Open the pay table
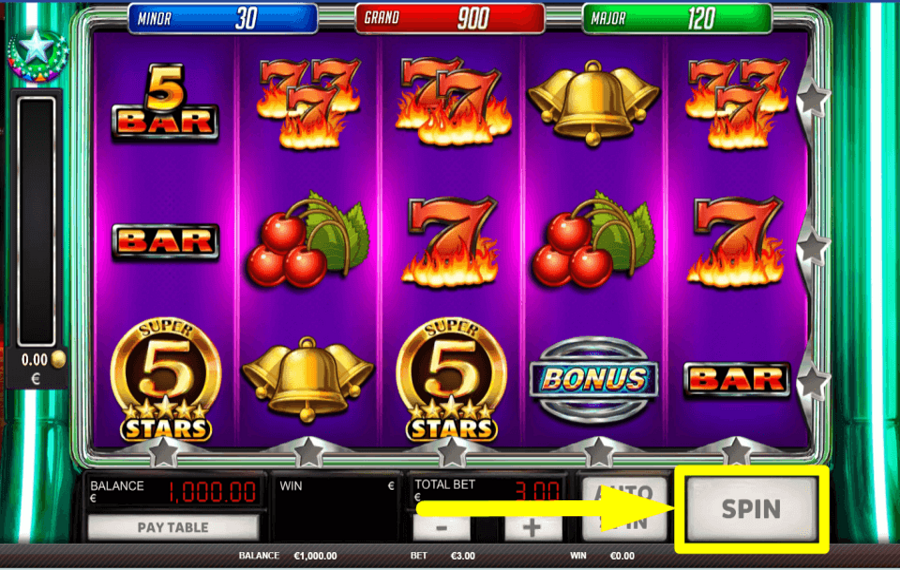 (173, 526)
